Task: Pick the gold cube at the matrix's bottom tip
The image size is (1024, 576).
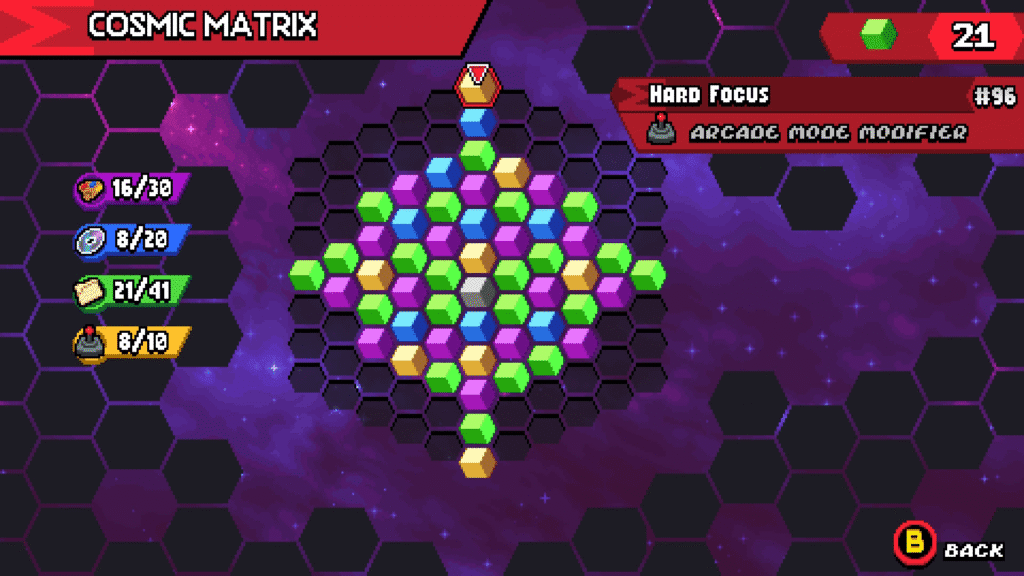Action: tap(478, 462)
